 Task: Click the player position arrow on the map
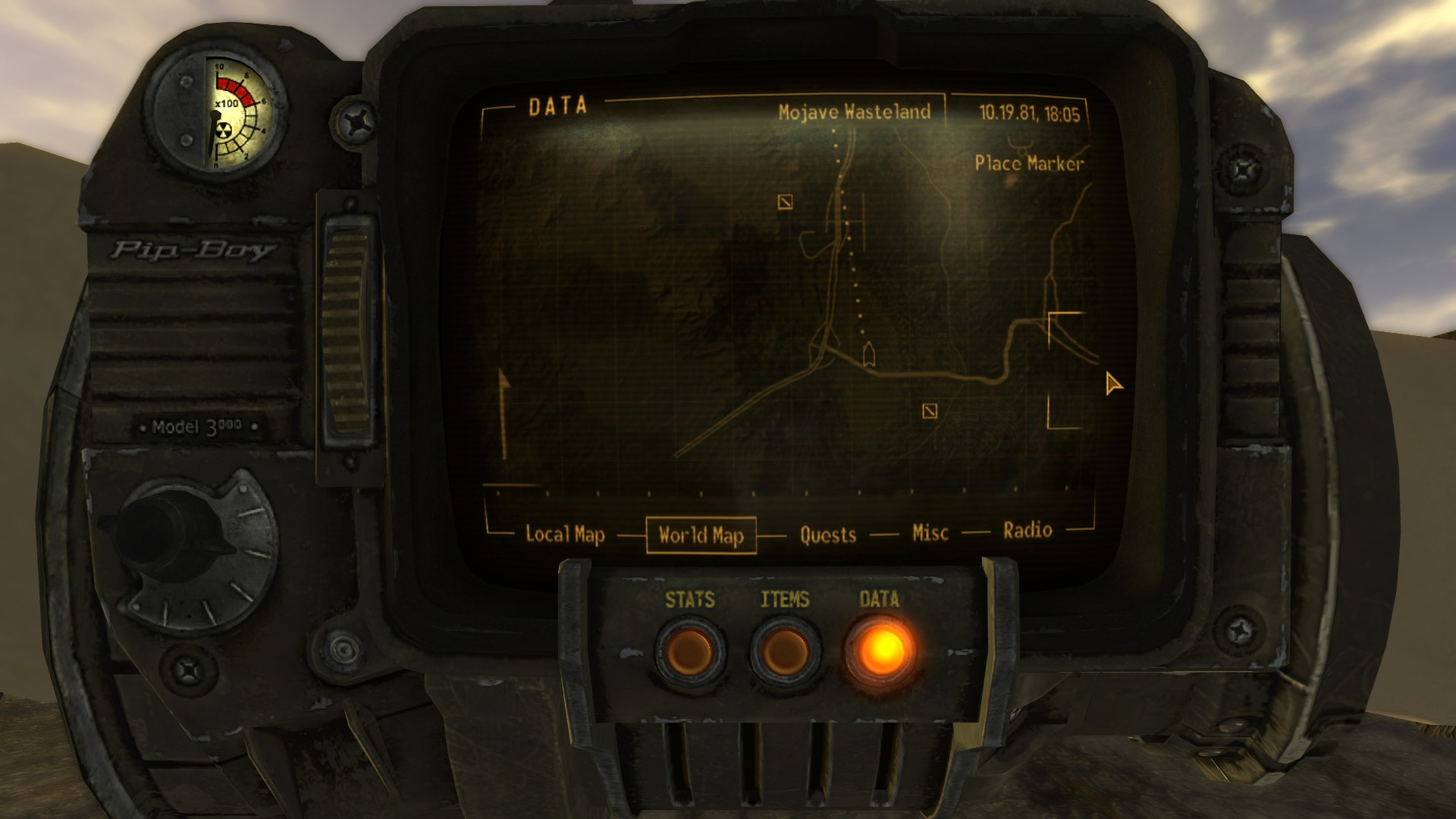point(869,354)
